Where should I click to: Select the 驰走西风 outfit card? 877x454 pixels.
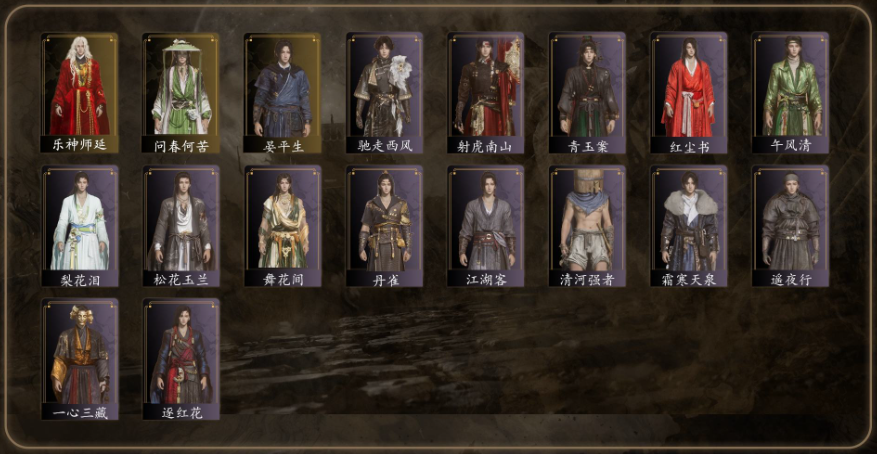pos(385,93)
